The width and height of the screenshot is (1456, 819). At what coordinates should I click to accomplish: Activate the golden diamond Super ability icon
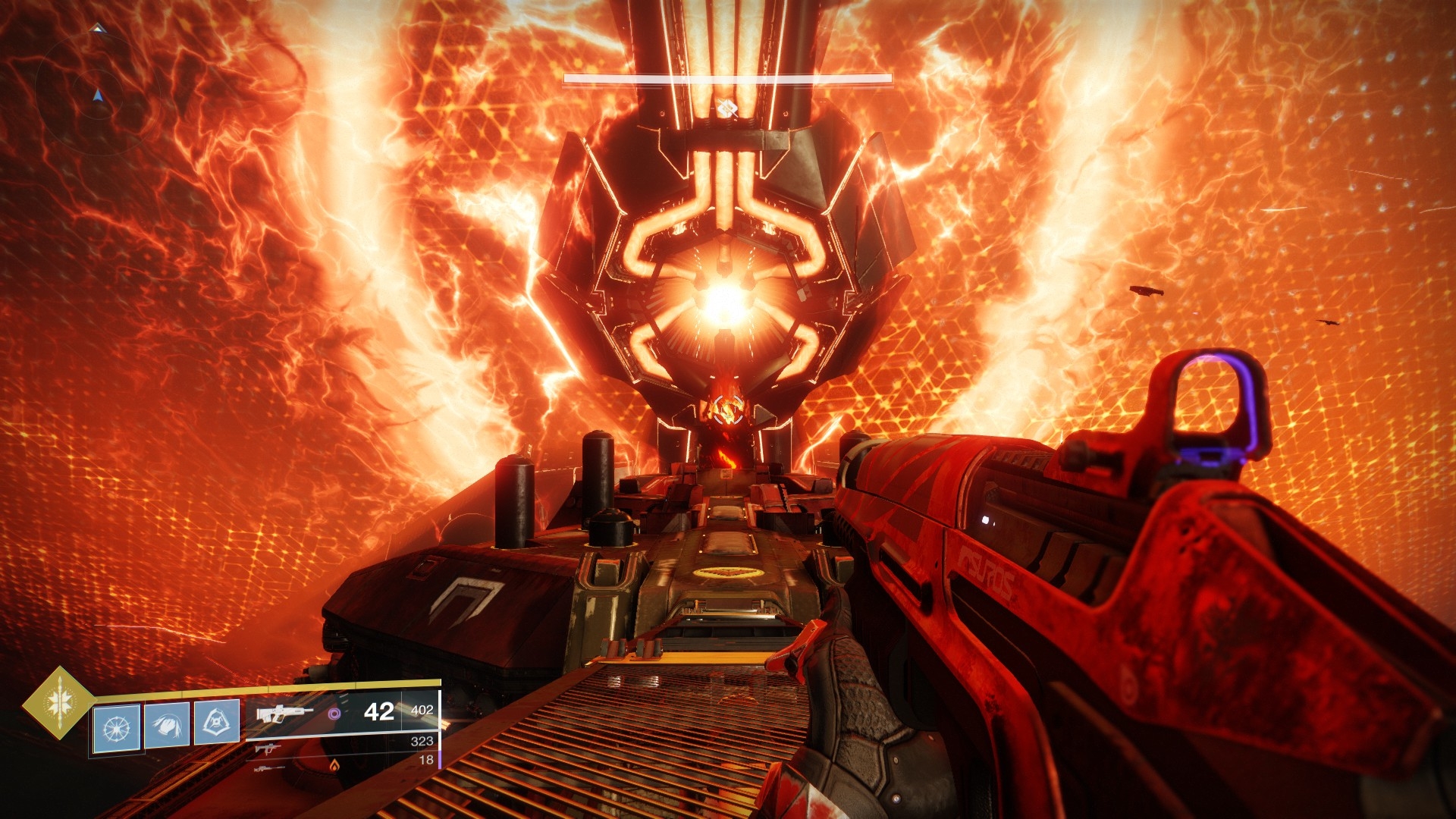click(58, 703)
